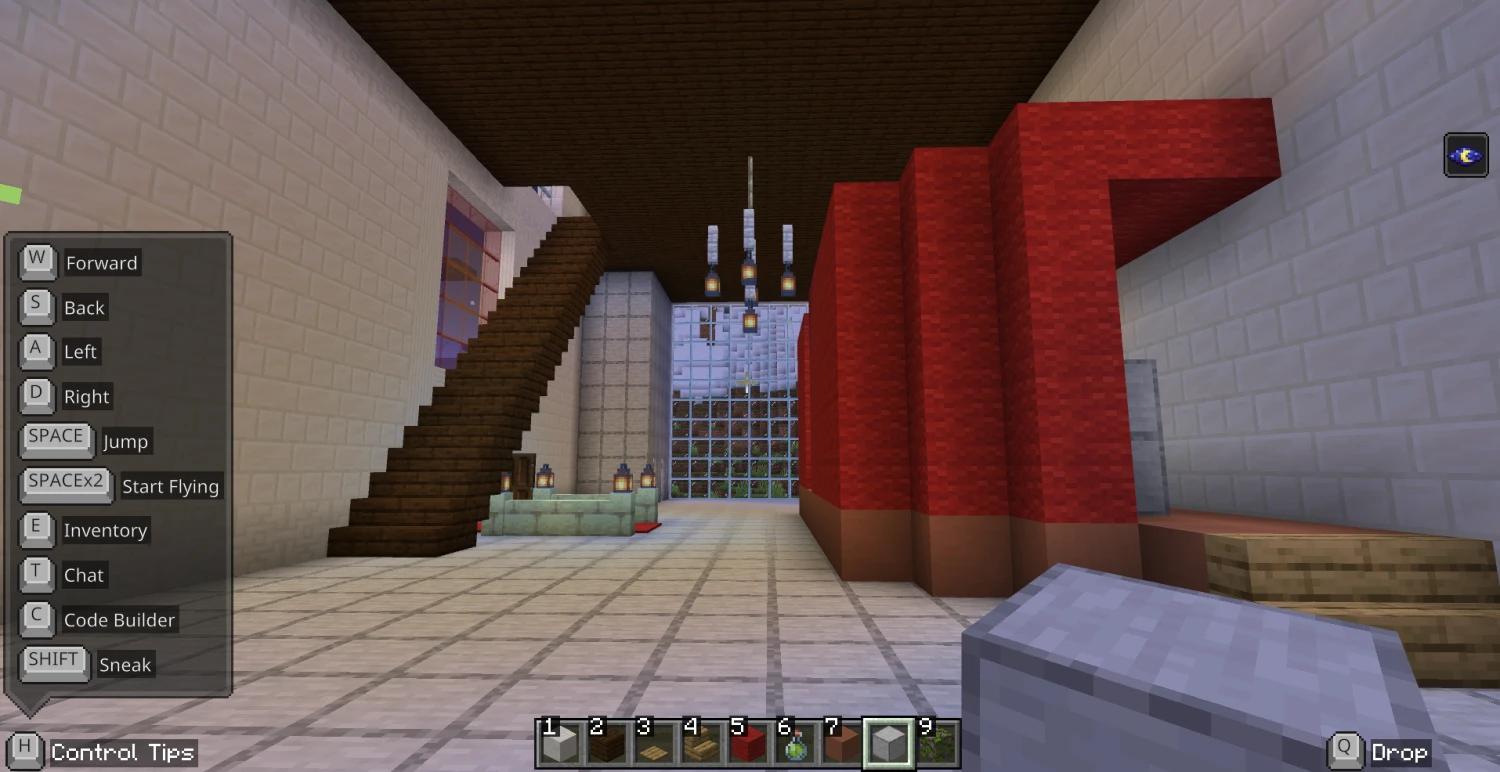The height and width of the screenshot is (772, 1500).
Task: Select the brown terracotta block slot
Action: [x=842, y=744]
